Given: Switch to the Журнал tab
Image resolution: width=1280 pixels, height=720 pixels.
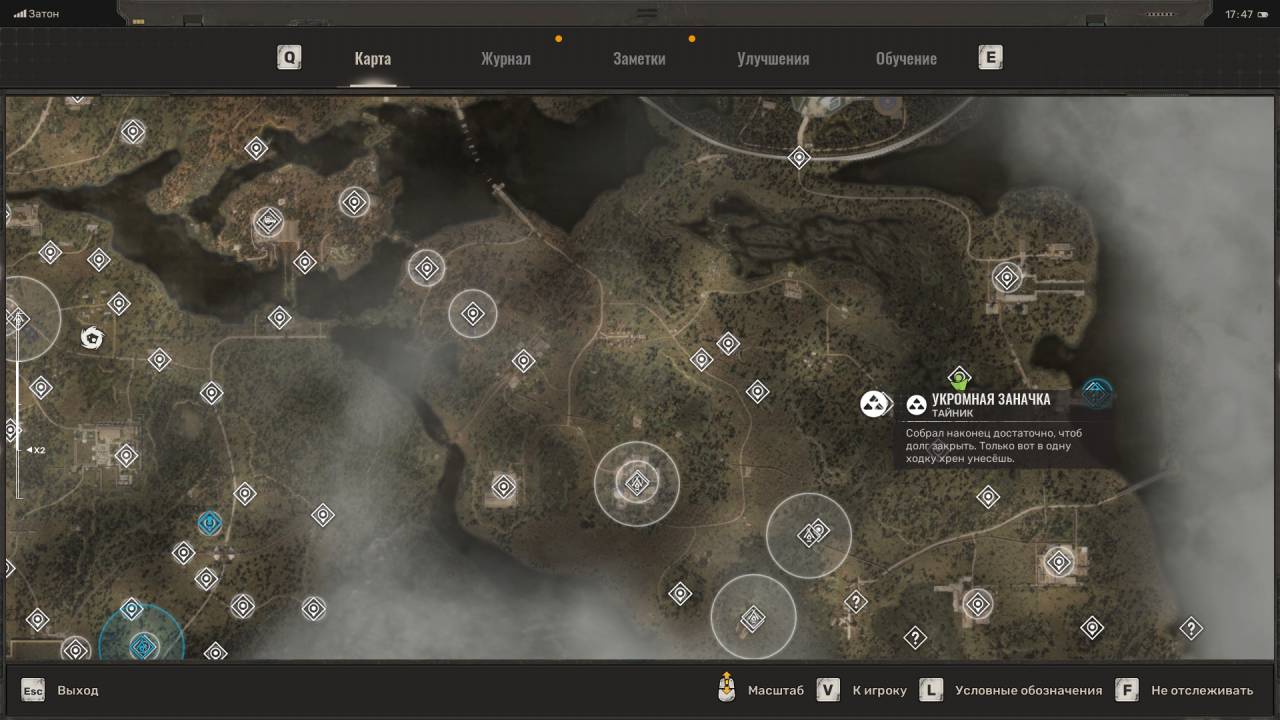Looking at the screenshot, I should click(505, 59).
